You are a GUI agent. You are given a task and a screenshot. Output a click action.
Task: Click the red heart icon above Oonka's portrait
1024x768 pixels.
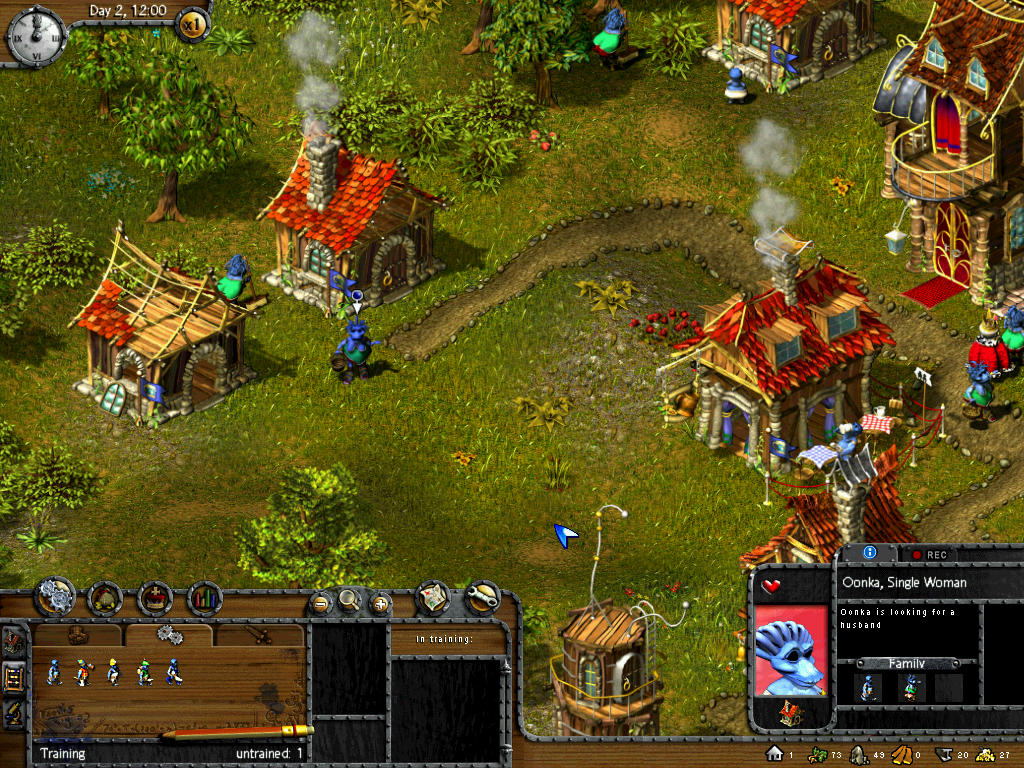pos(770,586)
